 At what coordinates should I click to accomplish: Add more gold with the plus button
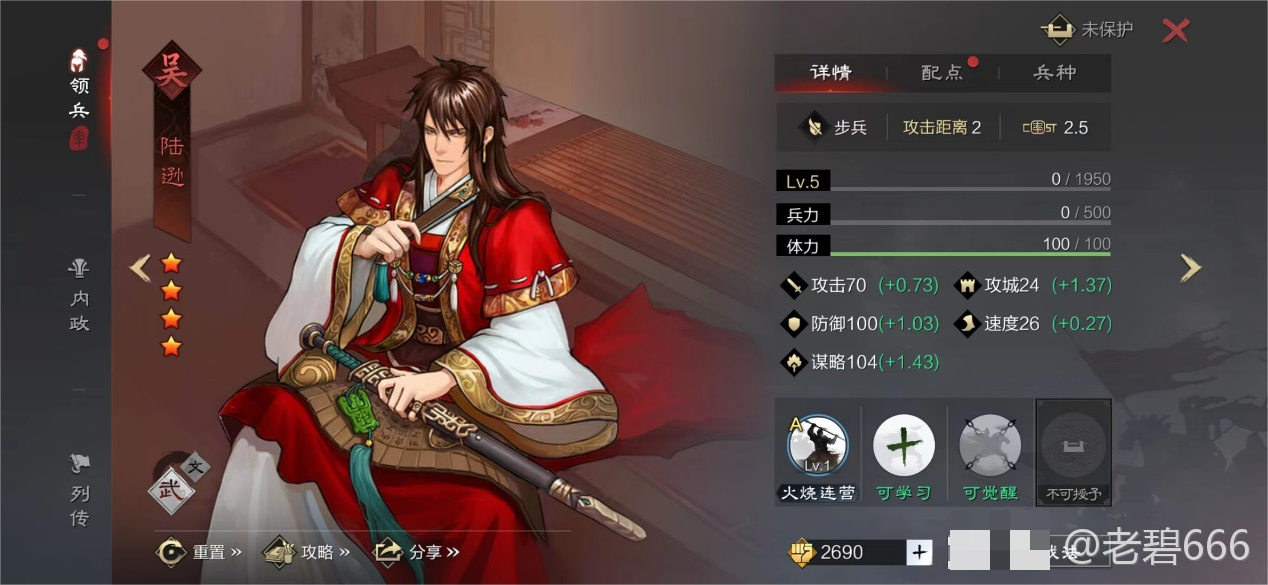[x=919, y=552]
